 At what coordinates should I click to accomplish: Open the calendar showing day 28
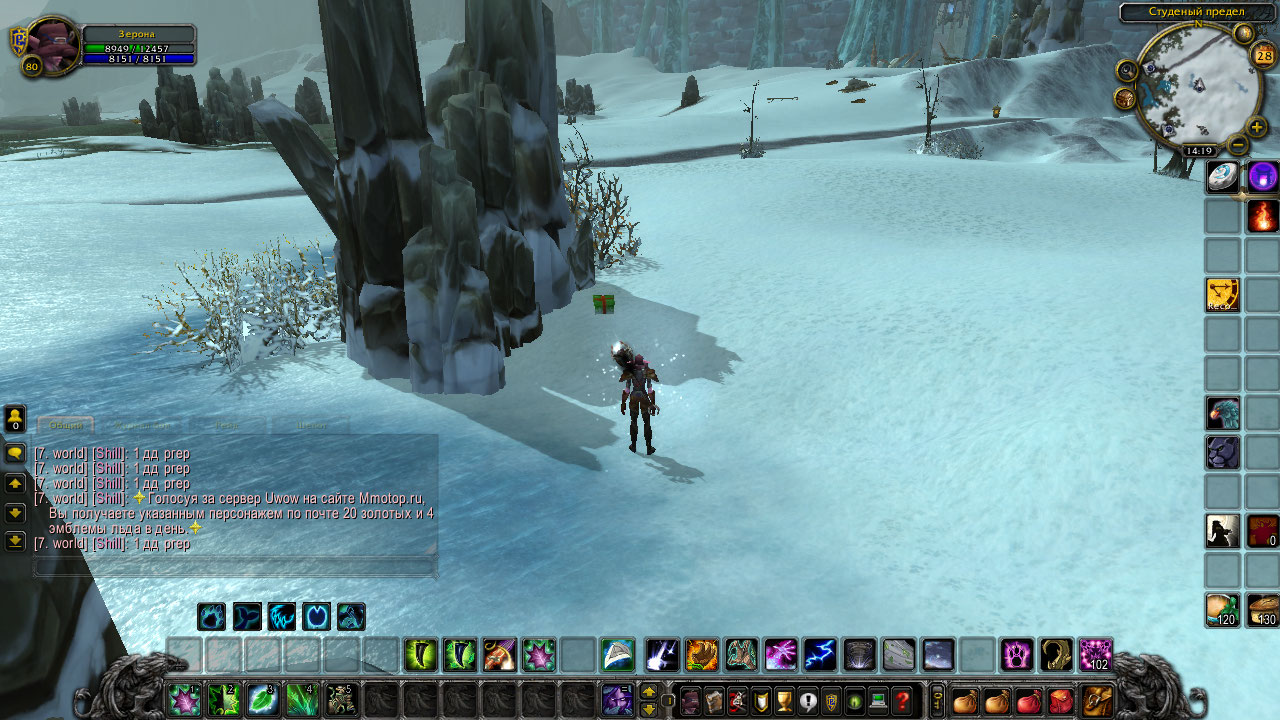[x=1261, y=55]
